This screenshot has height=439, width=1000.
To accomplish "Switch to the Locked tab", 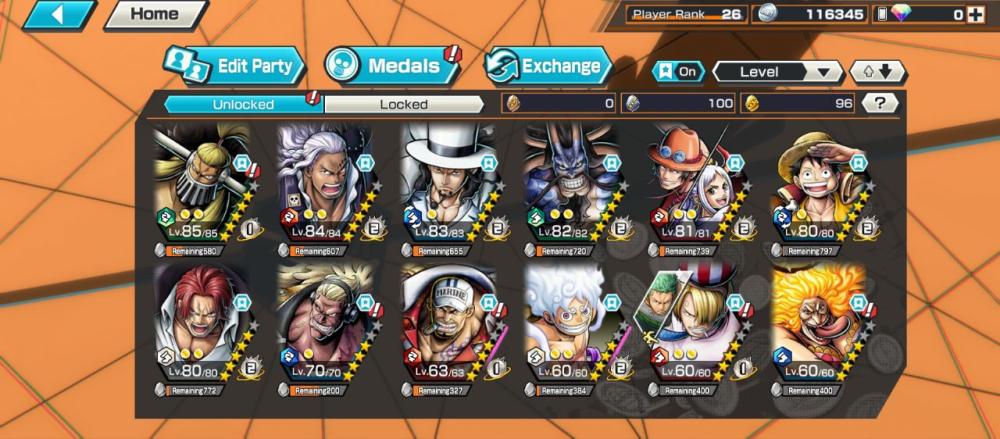I will (x=403, y=103).
